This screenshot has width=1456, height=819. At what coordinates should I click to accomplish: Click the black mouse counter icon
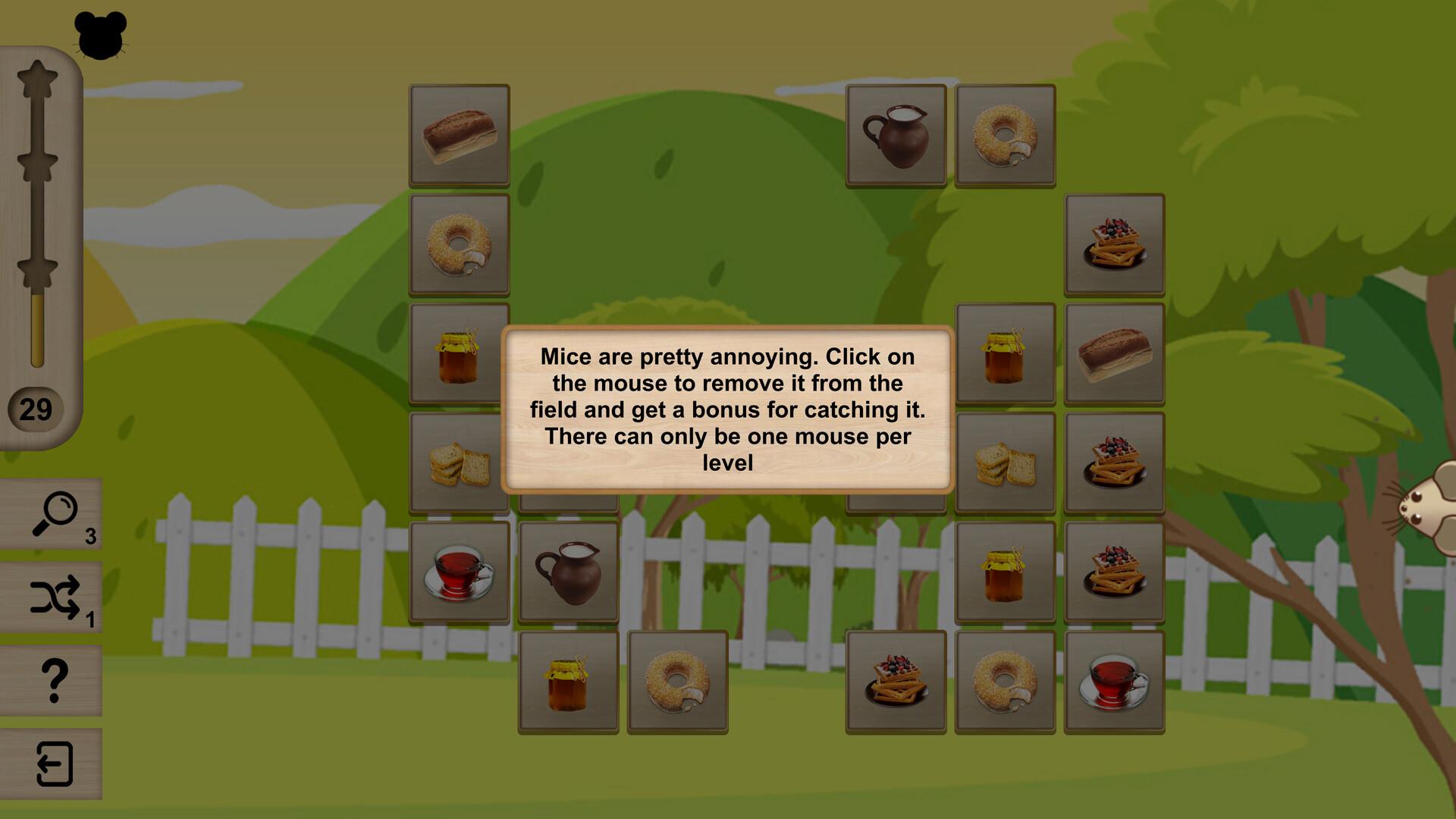pos(101,34)
